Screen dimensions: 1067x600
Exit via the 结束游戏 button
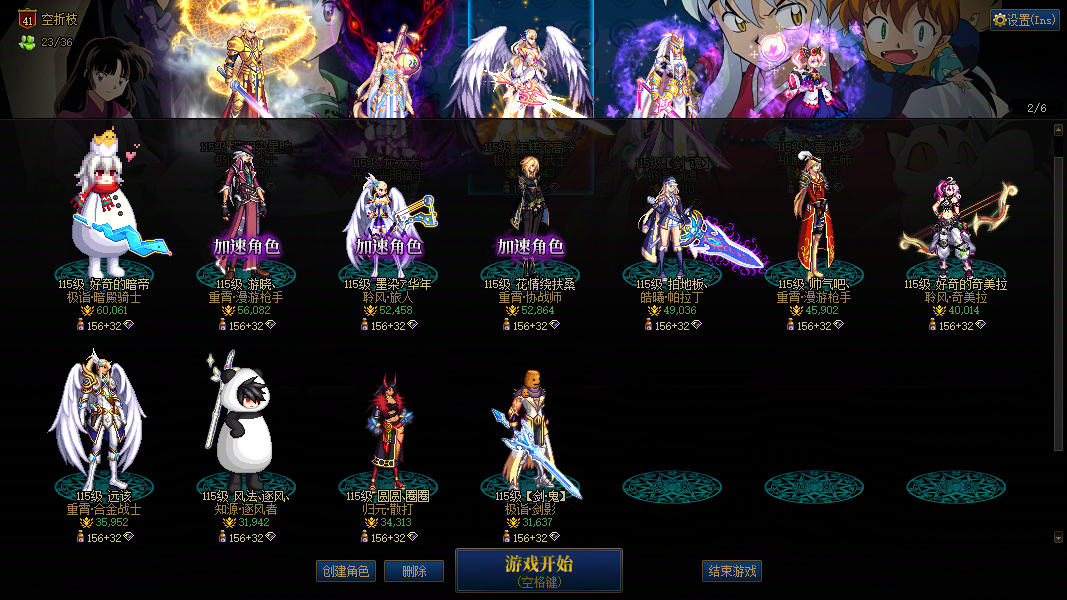732,571
